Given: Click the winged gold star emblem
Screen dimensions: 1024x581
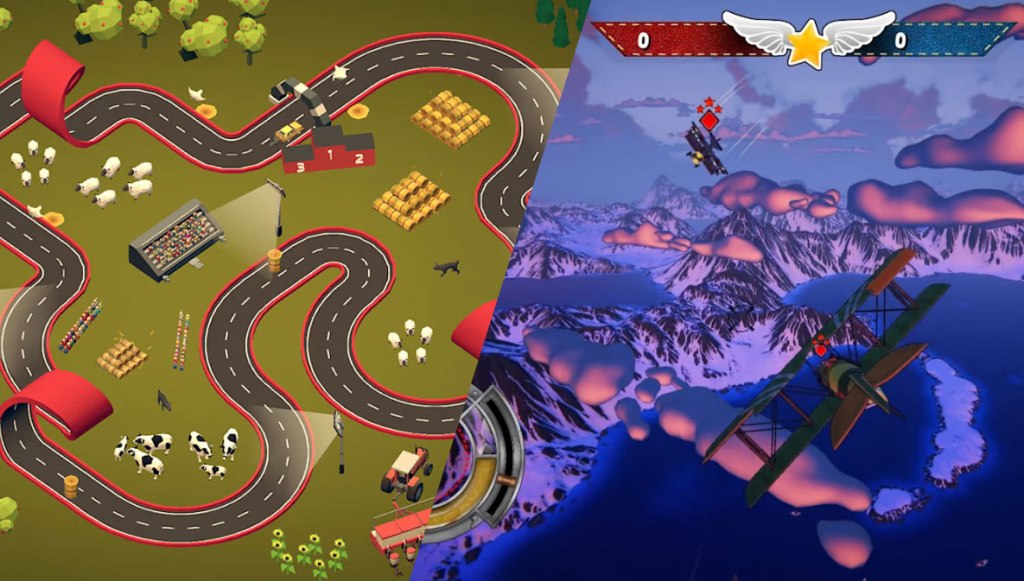Looking at the screenshot, I should pos(808,40).
